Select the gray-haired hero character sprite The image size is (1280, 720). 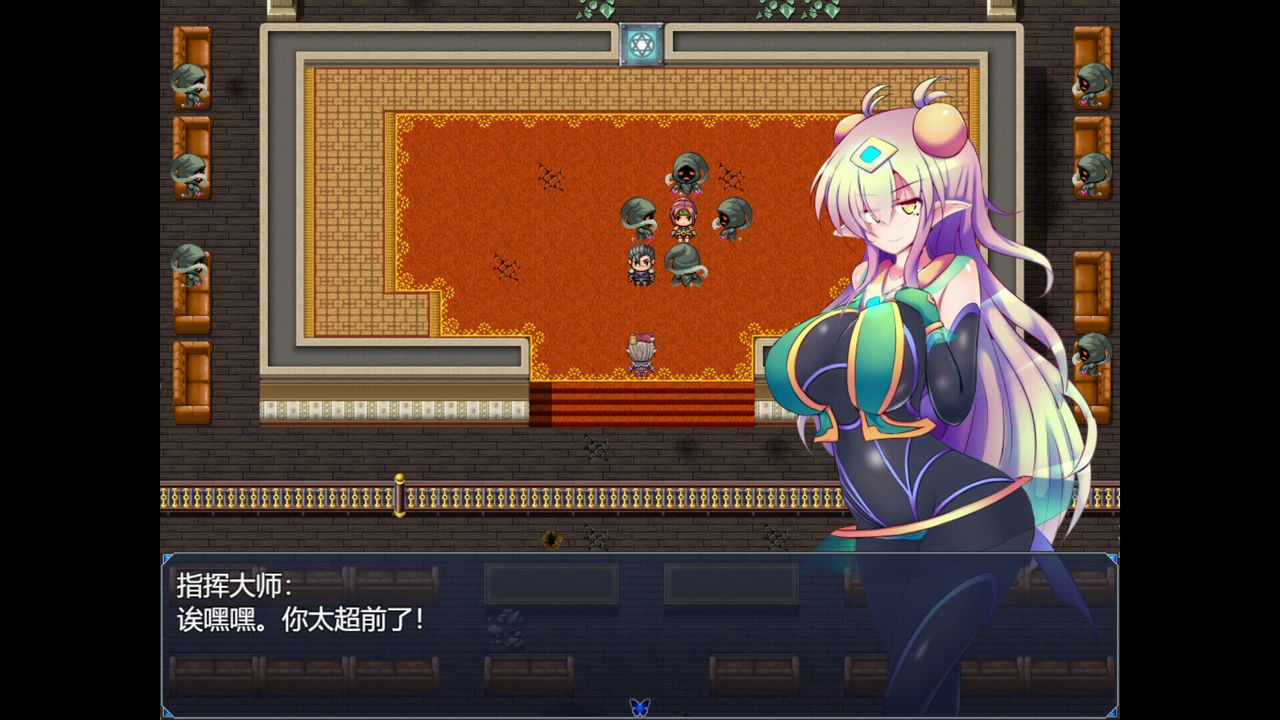[641, 265]
